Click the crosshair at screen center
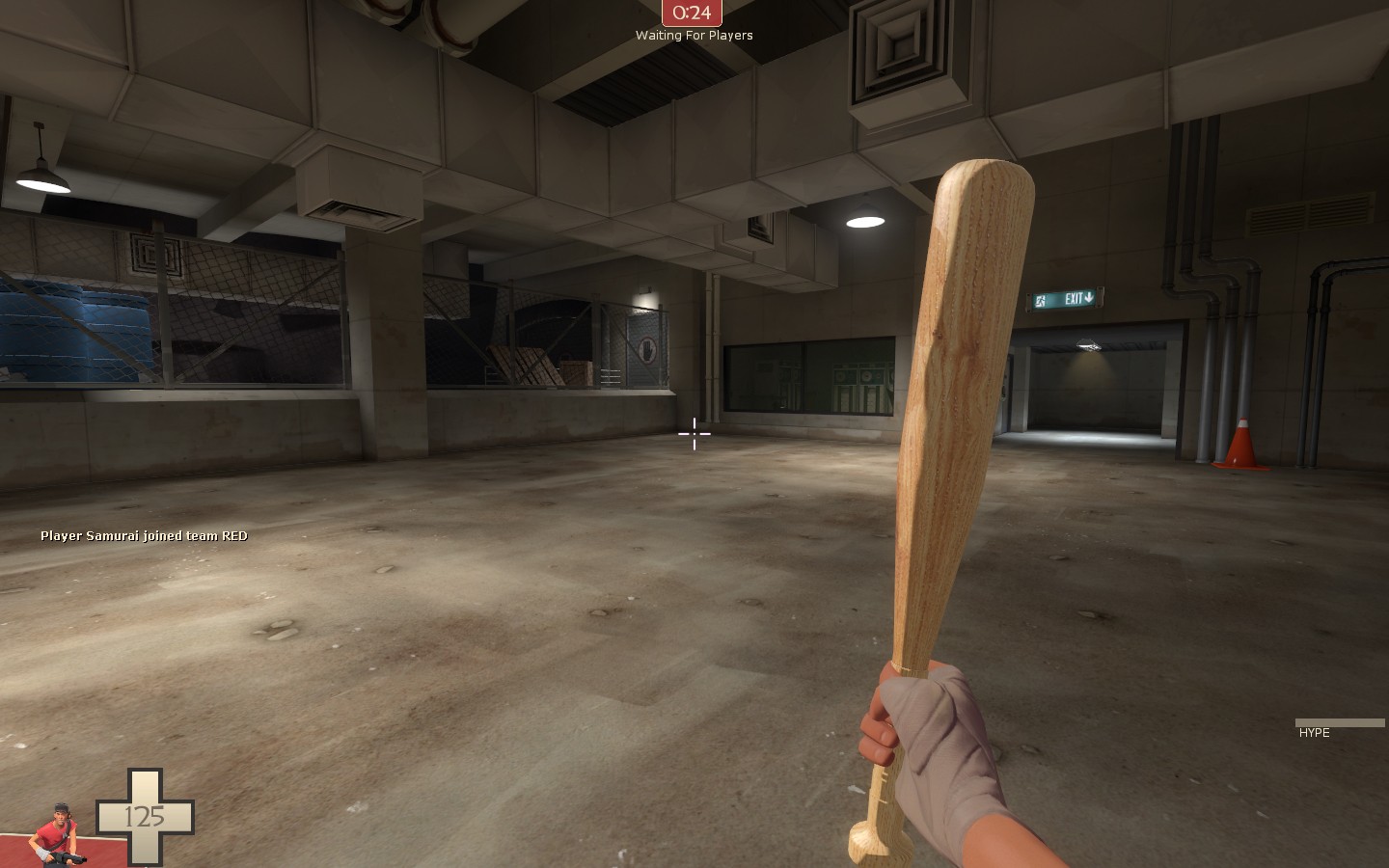This screenshot has width=1389, height=868. tap(694, 434)
